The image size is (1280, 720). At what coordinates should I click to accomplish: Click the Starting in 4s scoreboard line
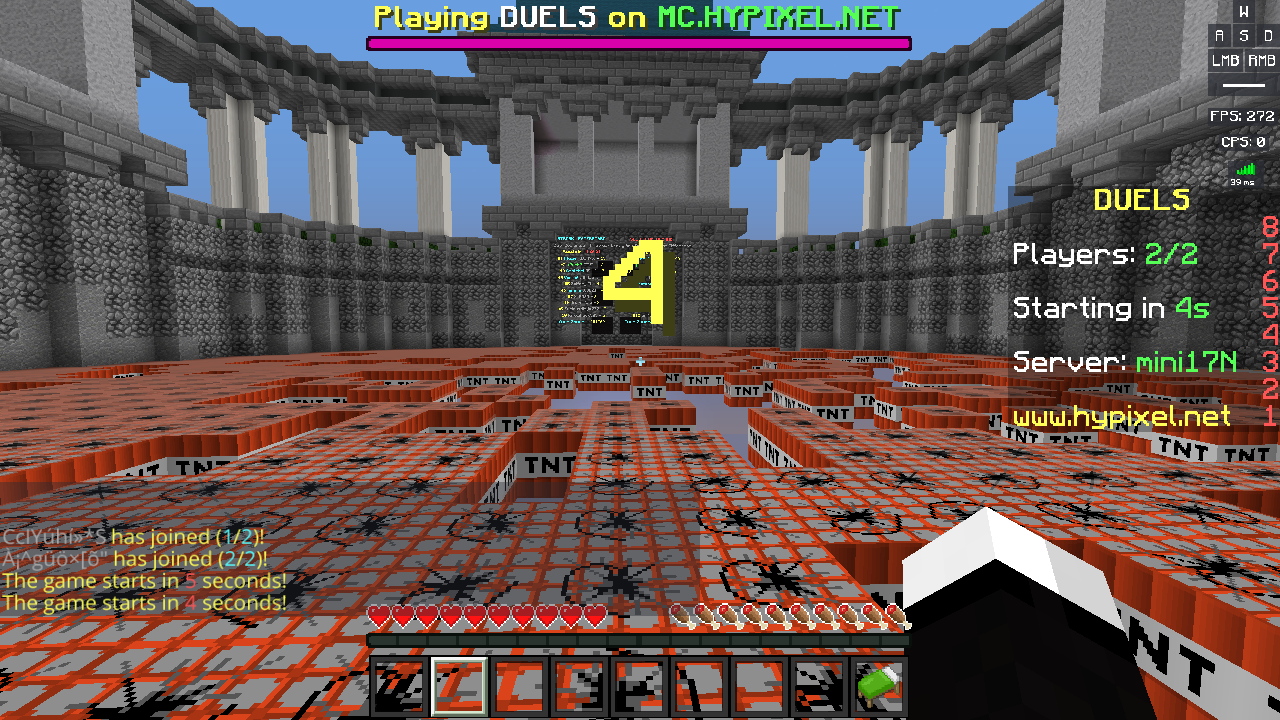[x=1110, y=308]
